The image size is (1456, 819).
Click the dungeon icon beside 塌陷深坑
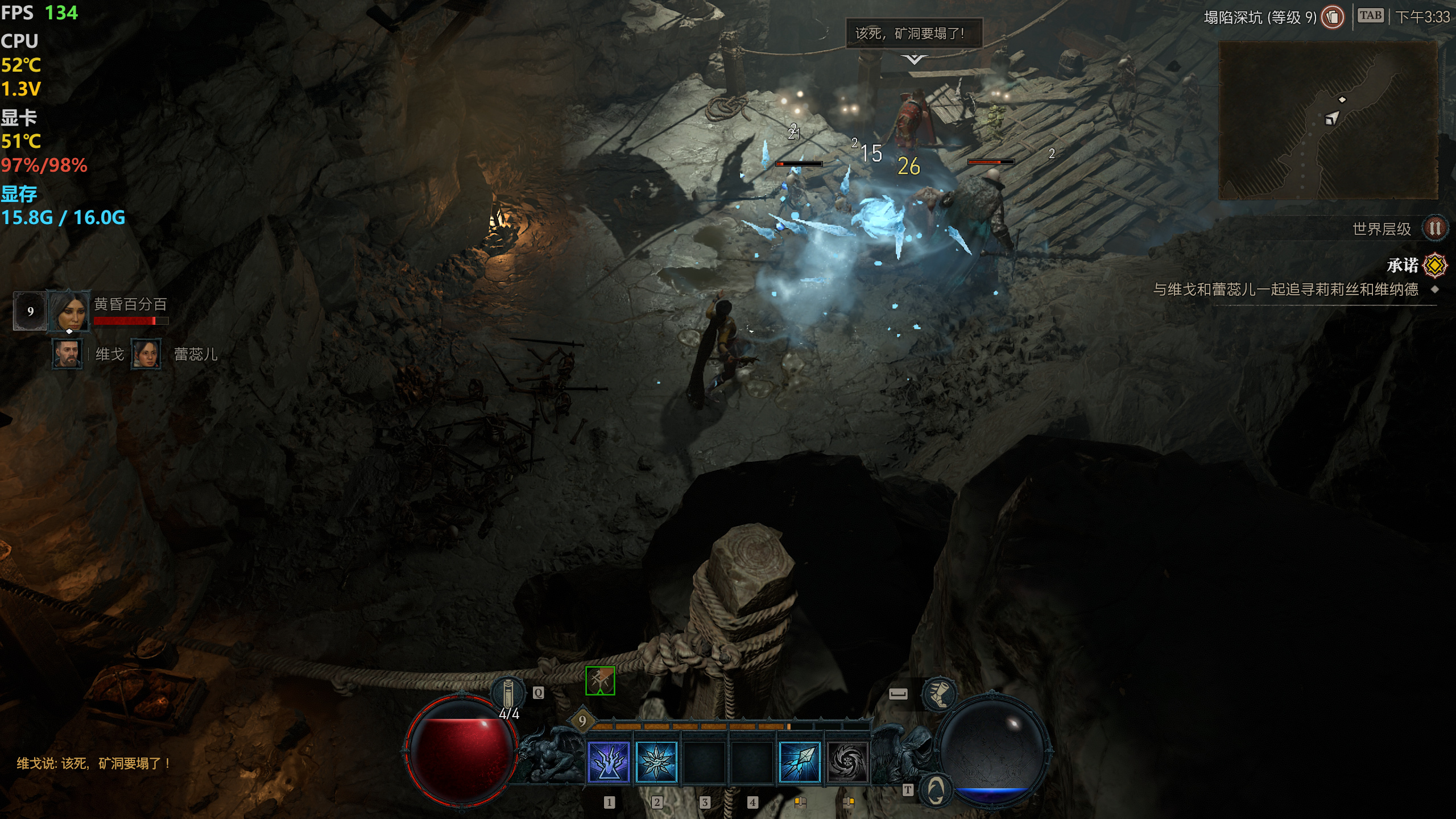[1333, 17]
